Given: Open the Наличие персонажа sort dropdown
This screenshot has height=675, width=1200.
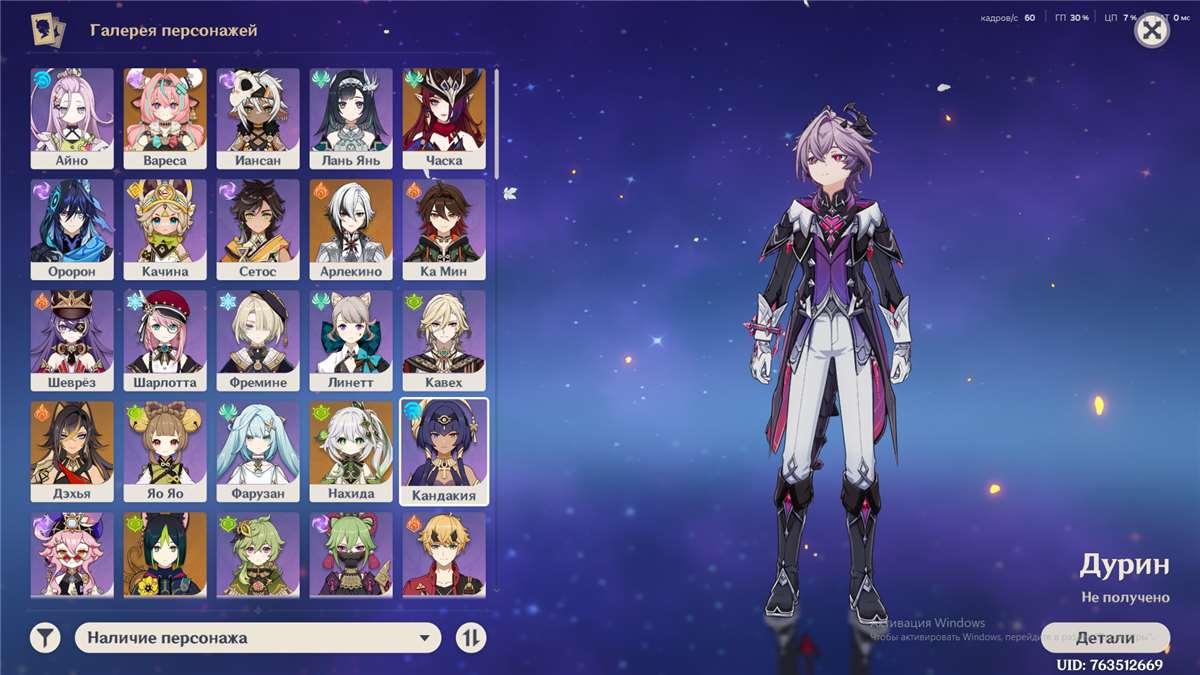Looking at the screenshot, I should (258, 637).
